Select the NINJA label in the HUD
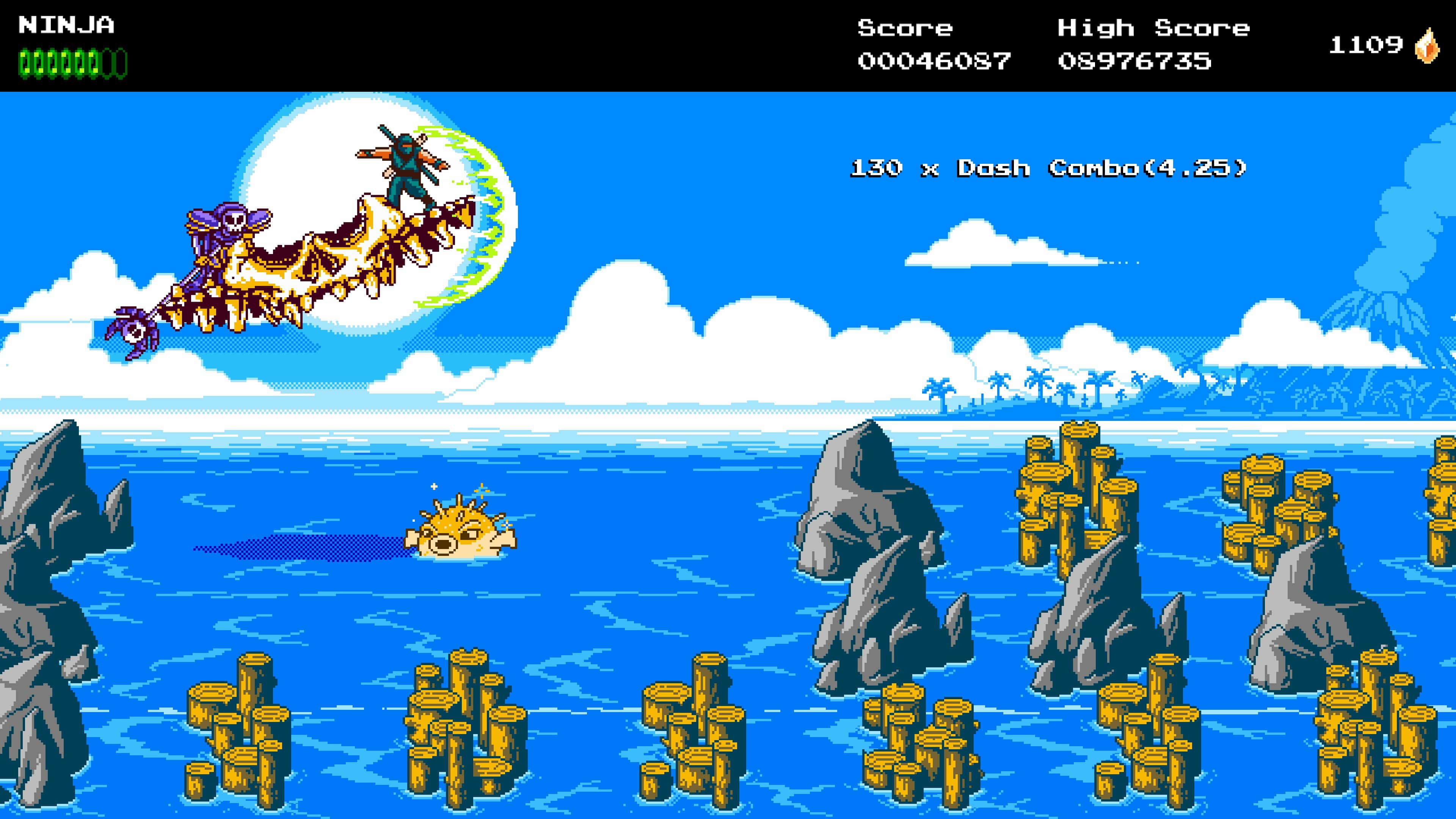1456x819 pixels. [67, 25]
